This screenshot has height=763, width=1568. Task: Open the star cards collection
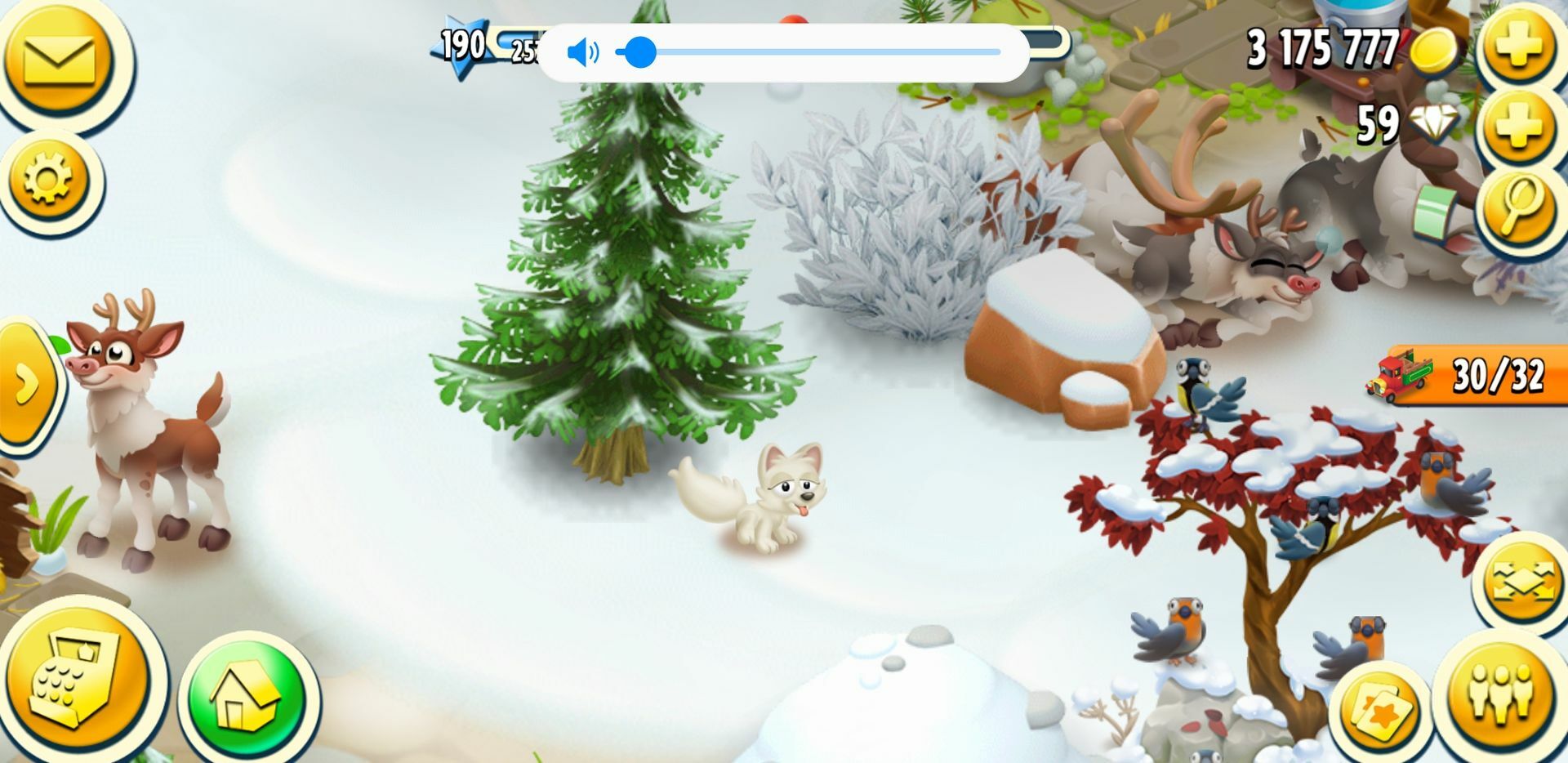click(1382, 711)
